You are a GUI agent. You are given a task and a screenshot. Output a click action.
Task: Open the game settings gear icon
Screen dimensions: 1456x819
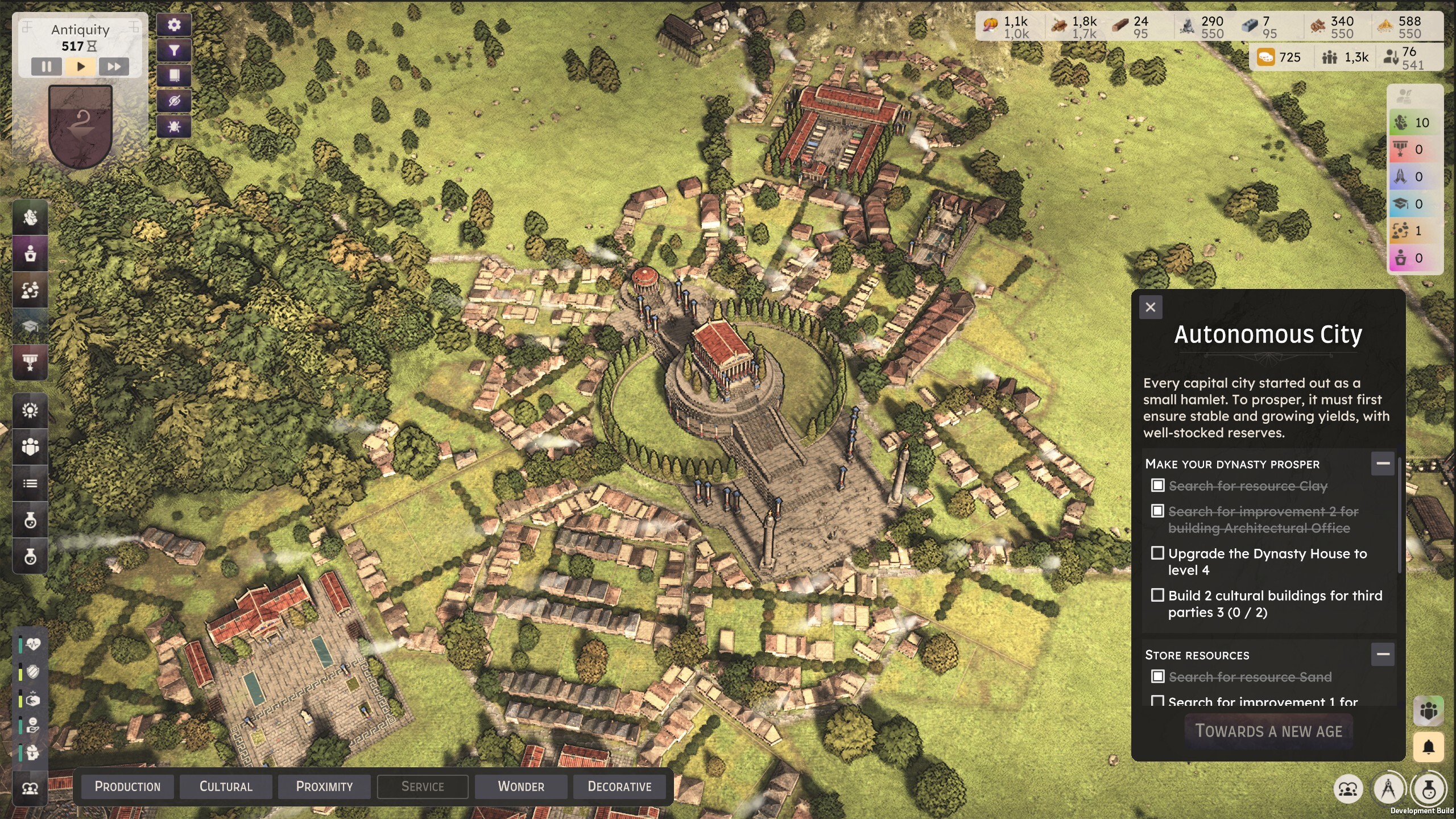pyautogui.click(x=175, y=25)
